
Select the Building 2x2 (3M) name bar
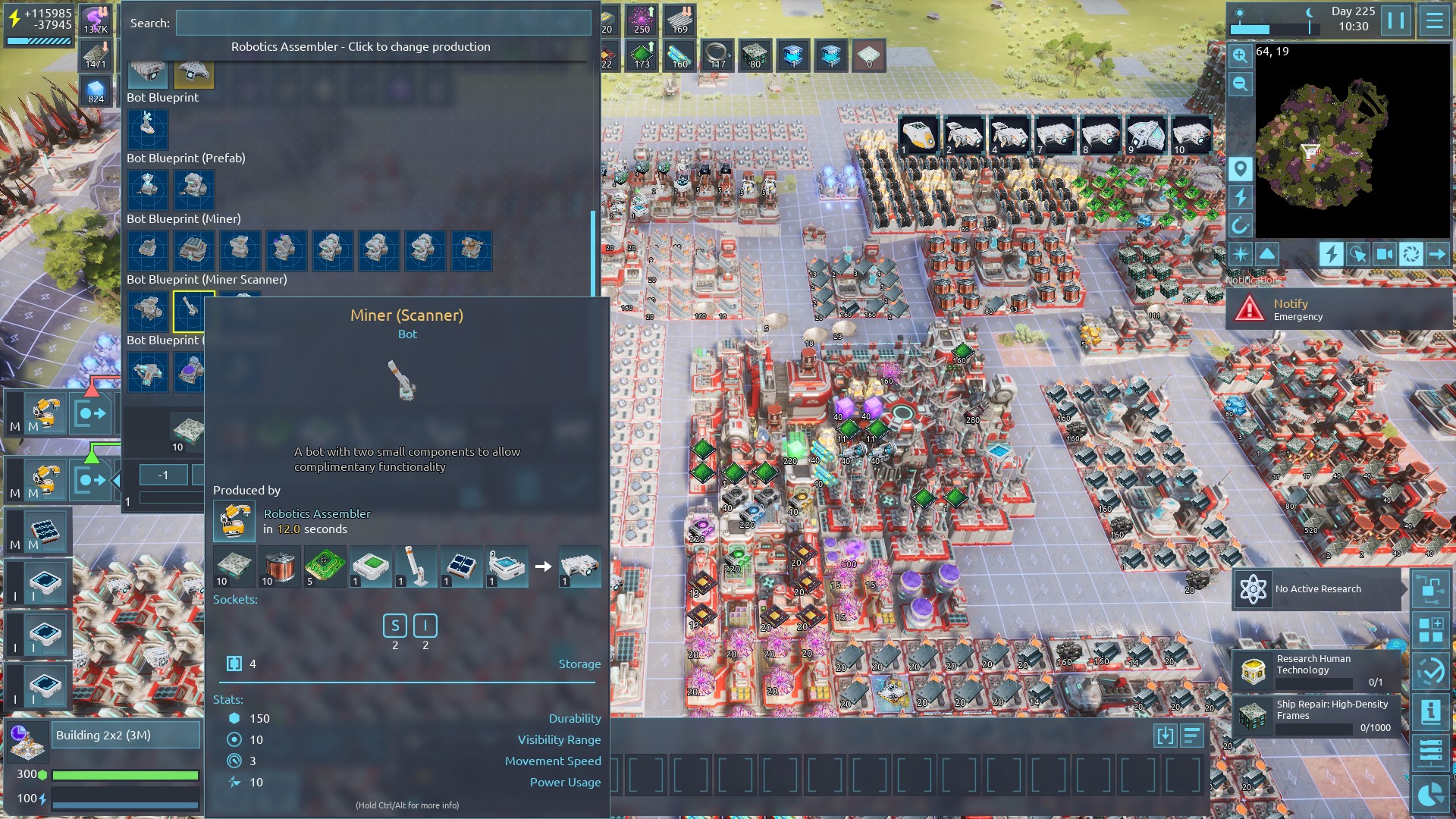[126, 735]
